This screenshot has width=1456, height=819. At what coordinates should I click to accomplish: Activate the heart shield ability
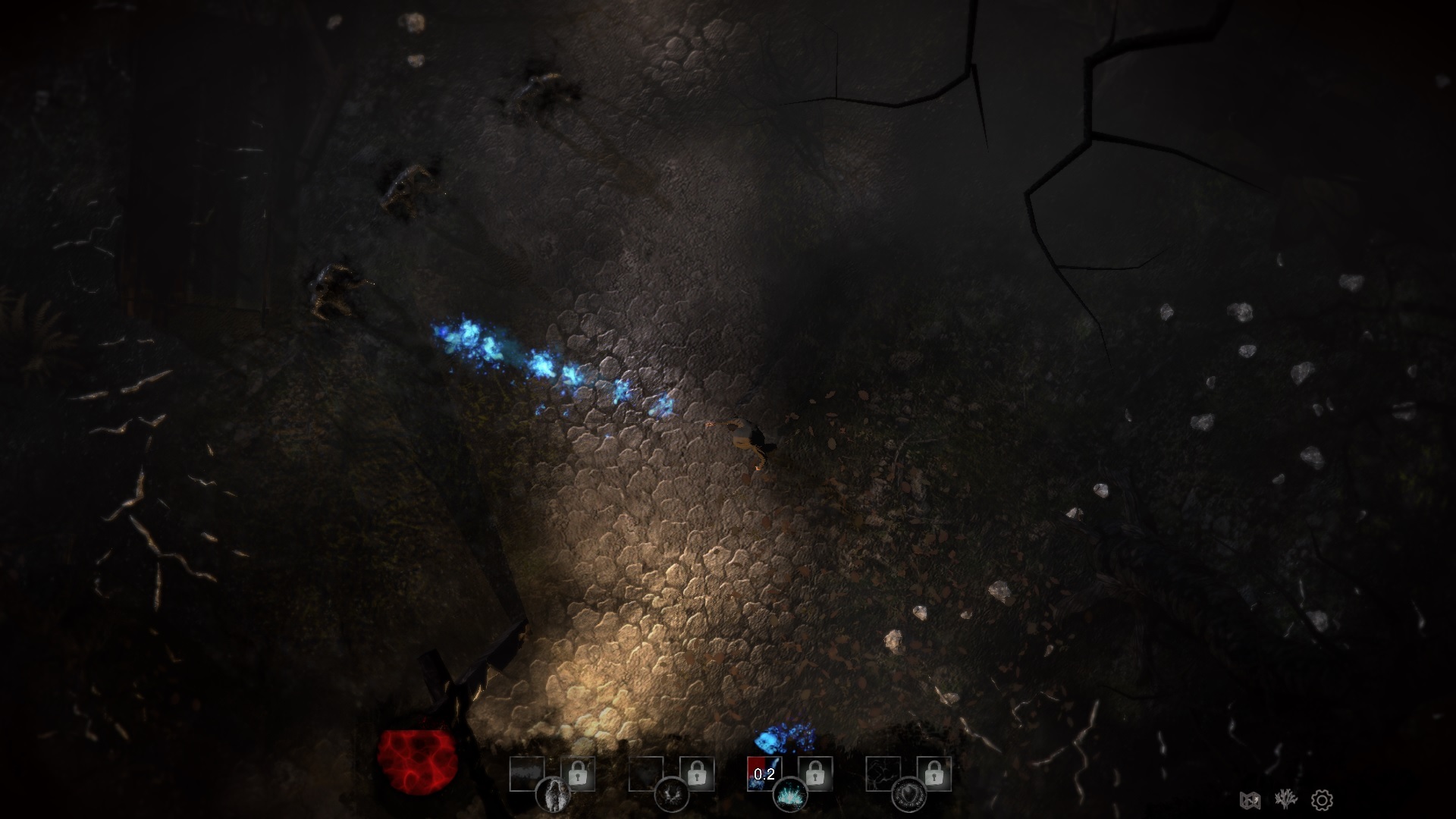point(908,795)
